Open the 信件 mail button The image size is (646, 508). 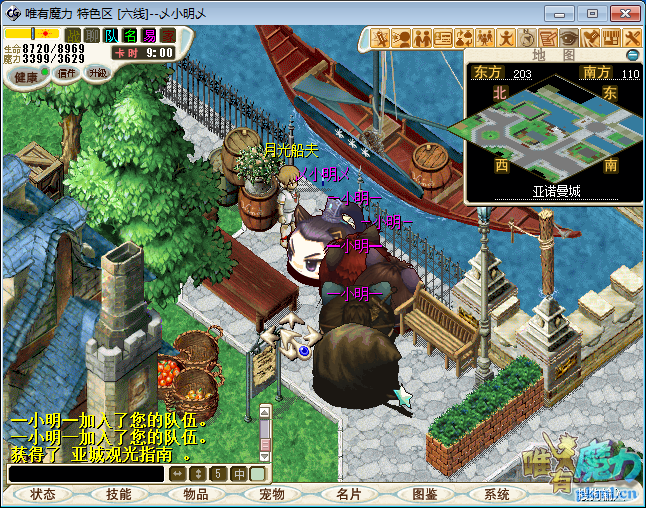coord(67,73)
